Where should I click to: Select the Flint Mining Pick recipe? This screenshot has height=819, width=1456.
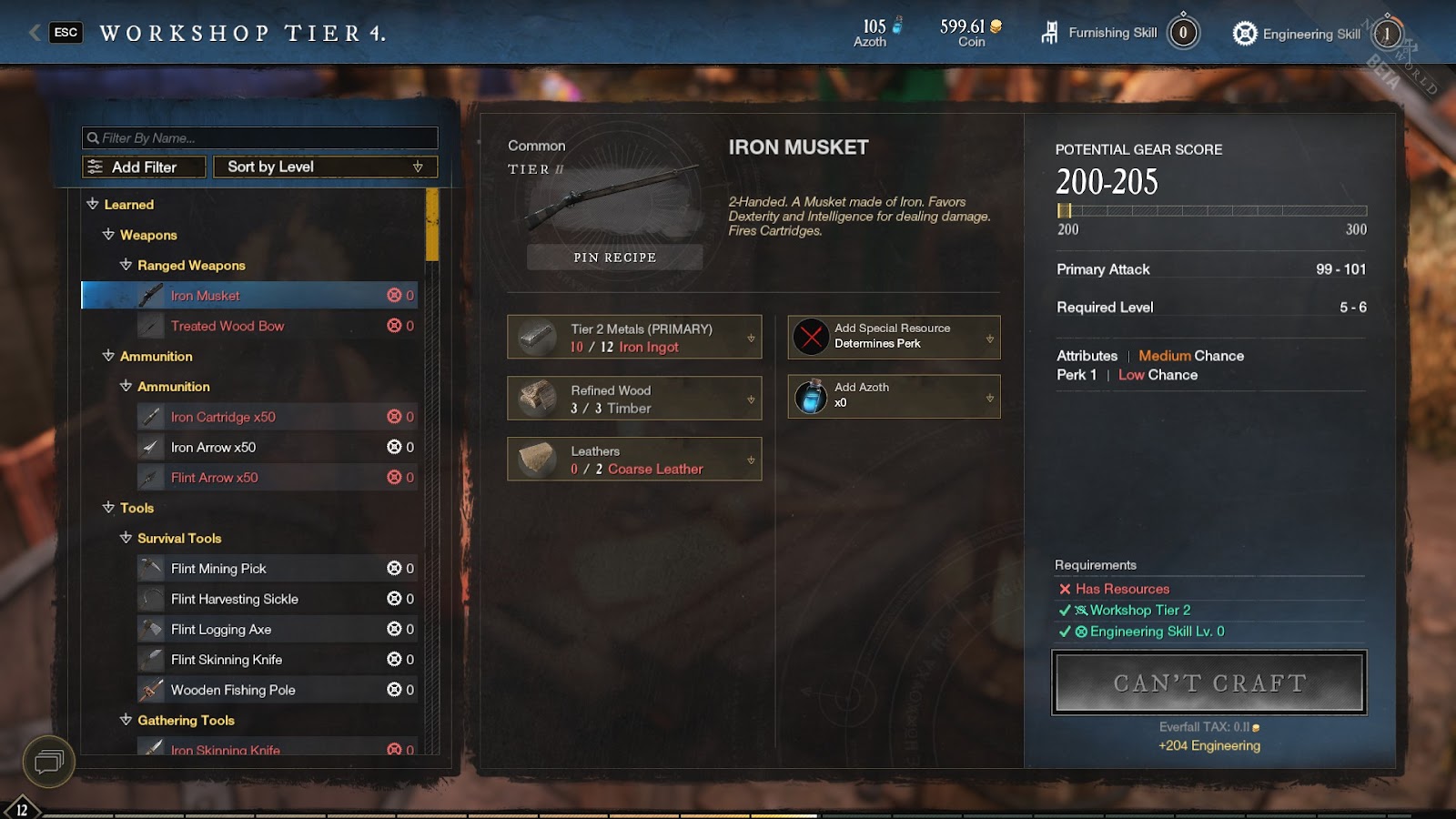(x=218, y=569)
